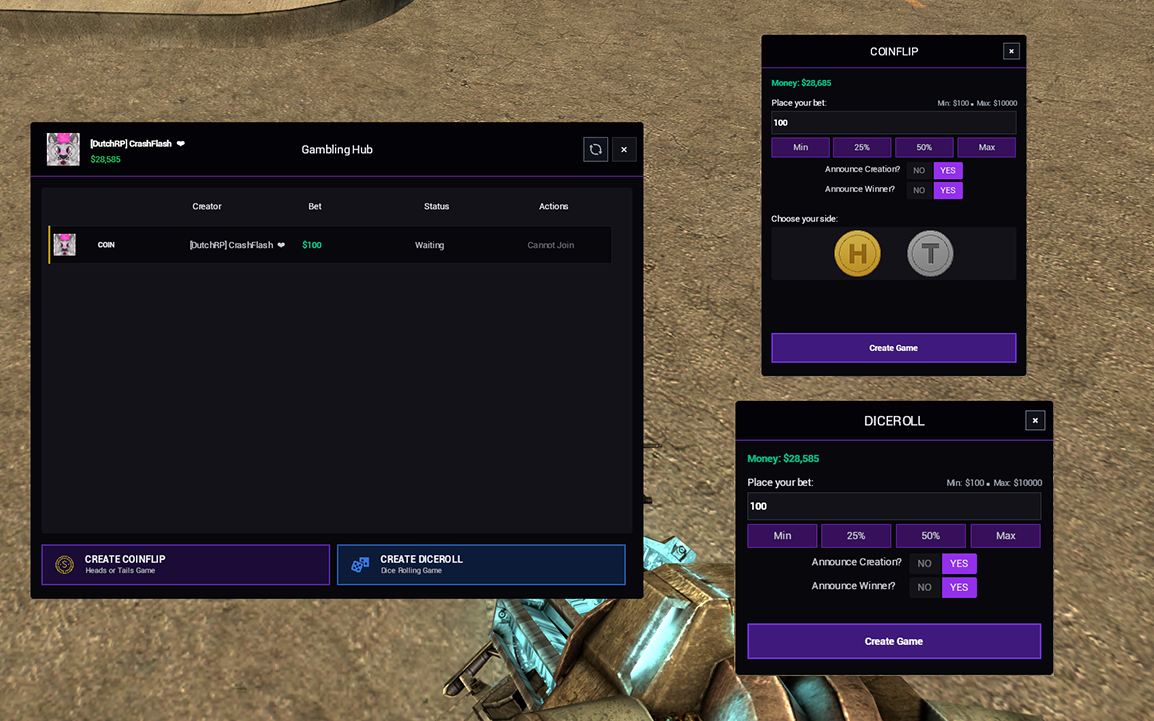Close the Diceroll window
Image resolution: width=1154 pixels, height=721 pixels.
[1035, 421]
